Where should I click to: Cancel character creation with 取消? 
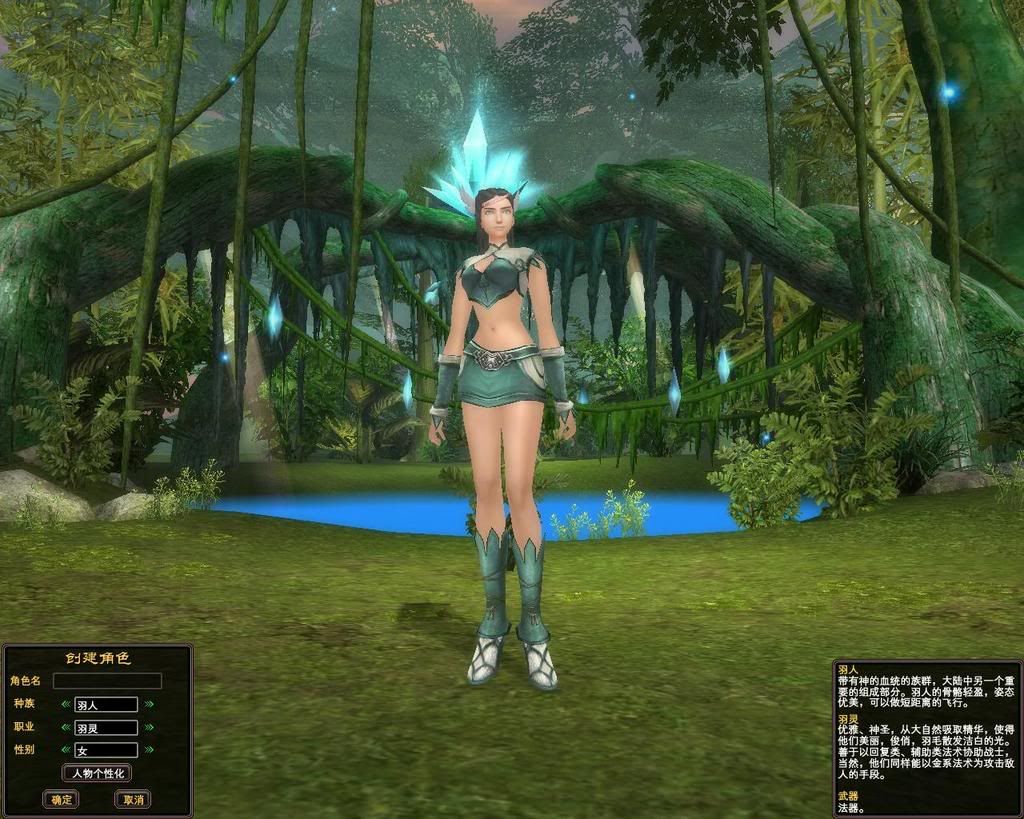point(132,799)
